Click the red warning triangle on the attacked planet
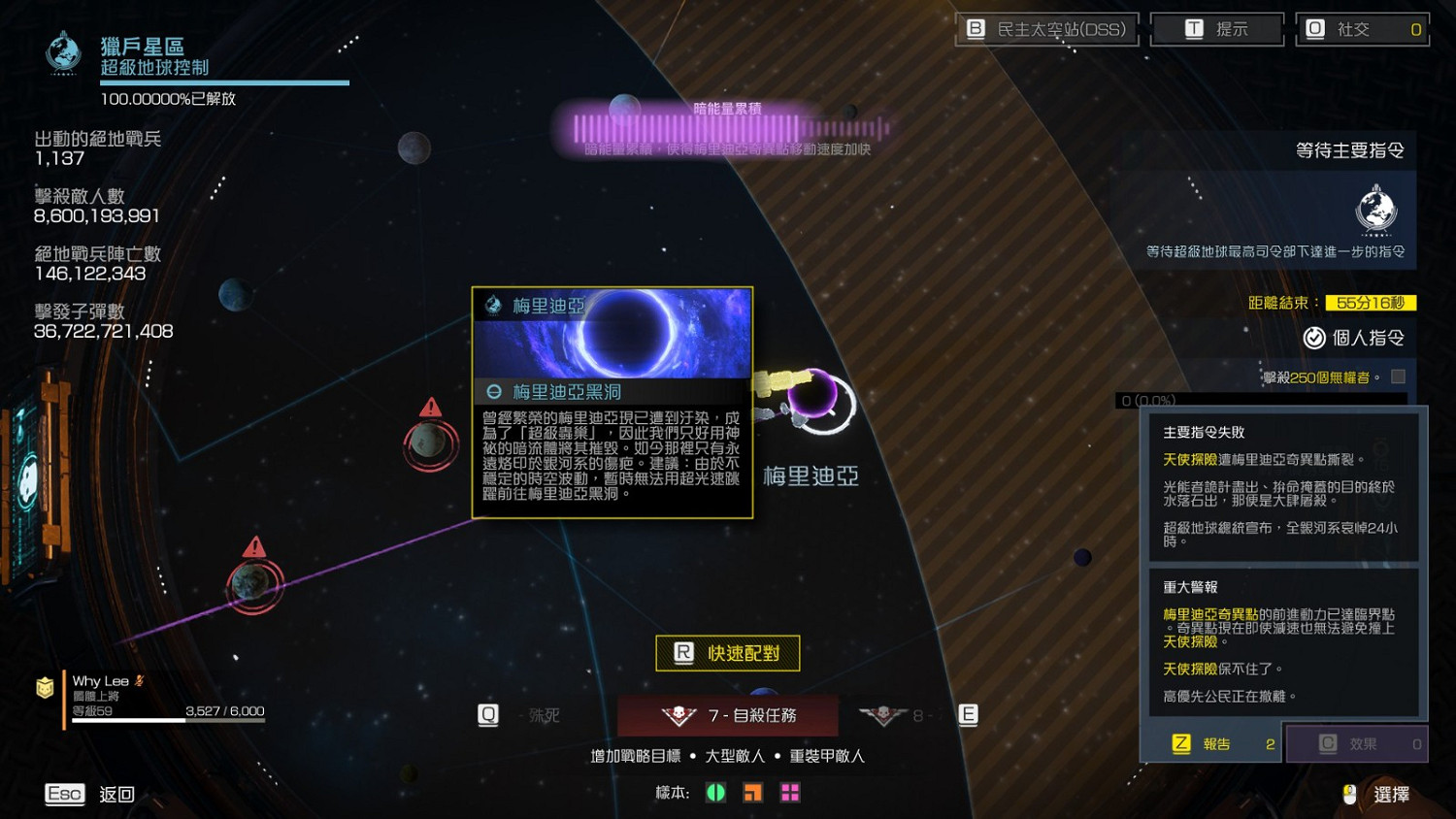Screen dimensions: 1456x819 click(x=430, y=409)
